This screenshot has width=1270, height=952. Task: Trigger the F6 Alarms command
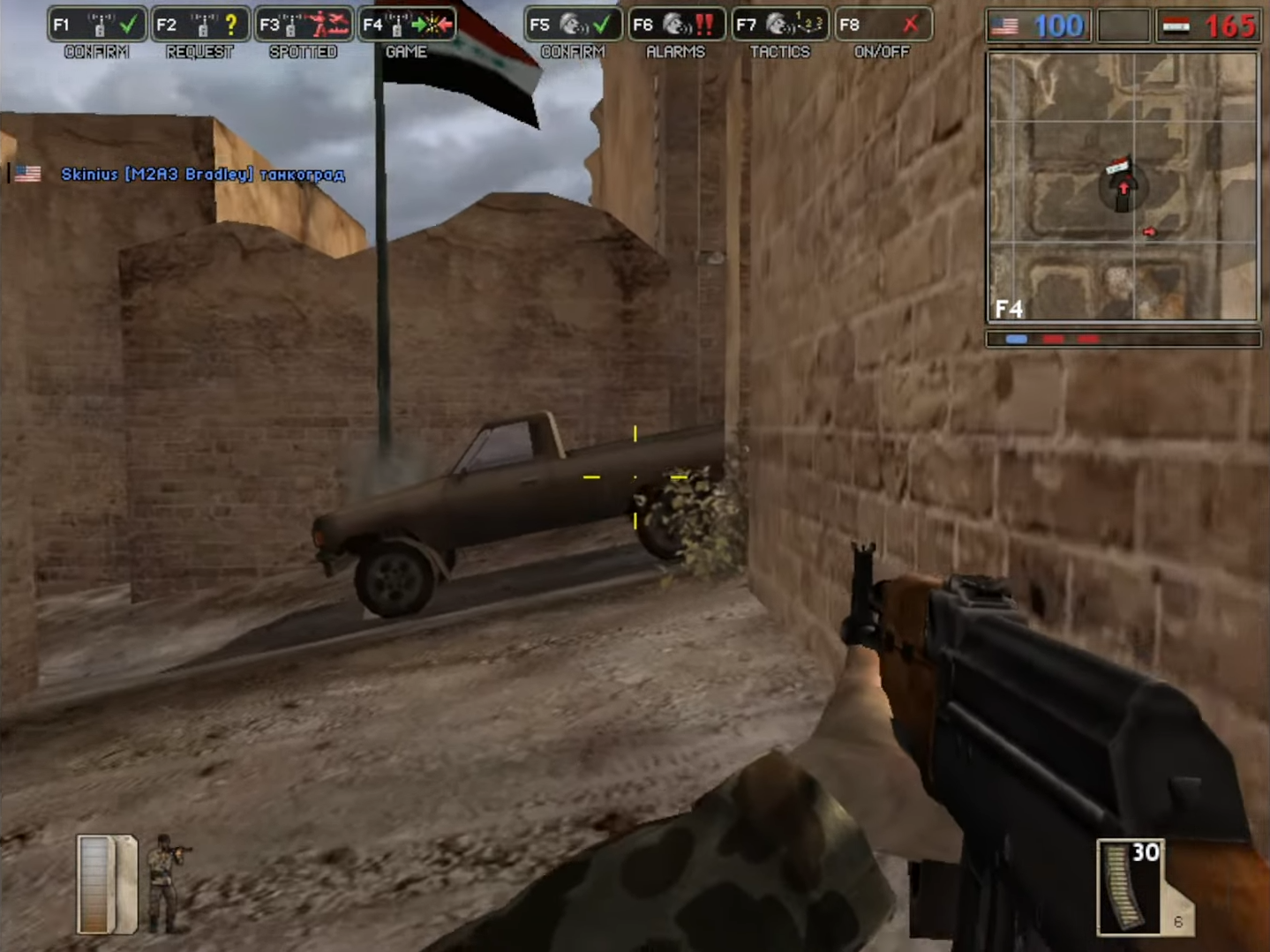[676, 25]
